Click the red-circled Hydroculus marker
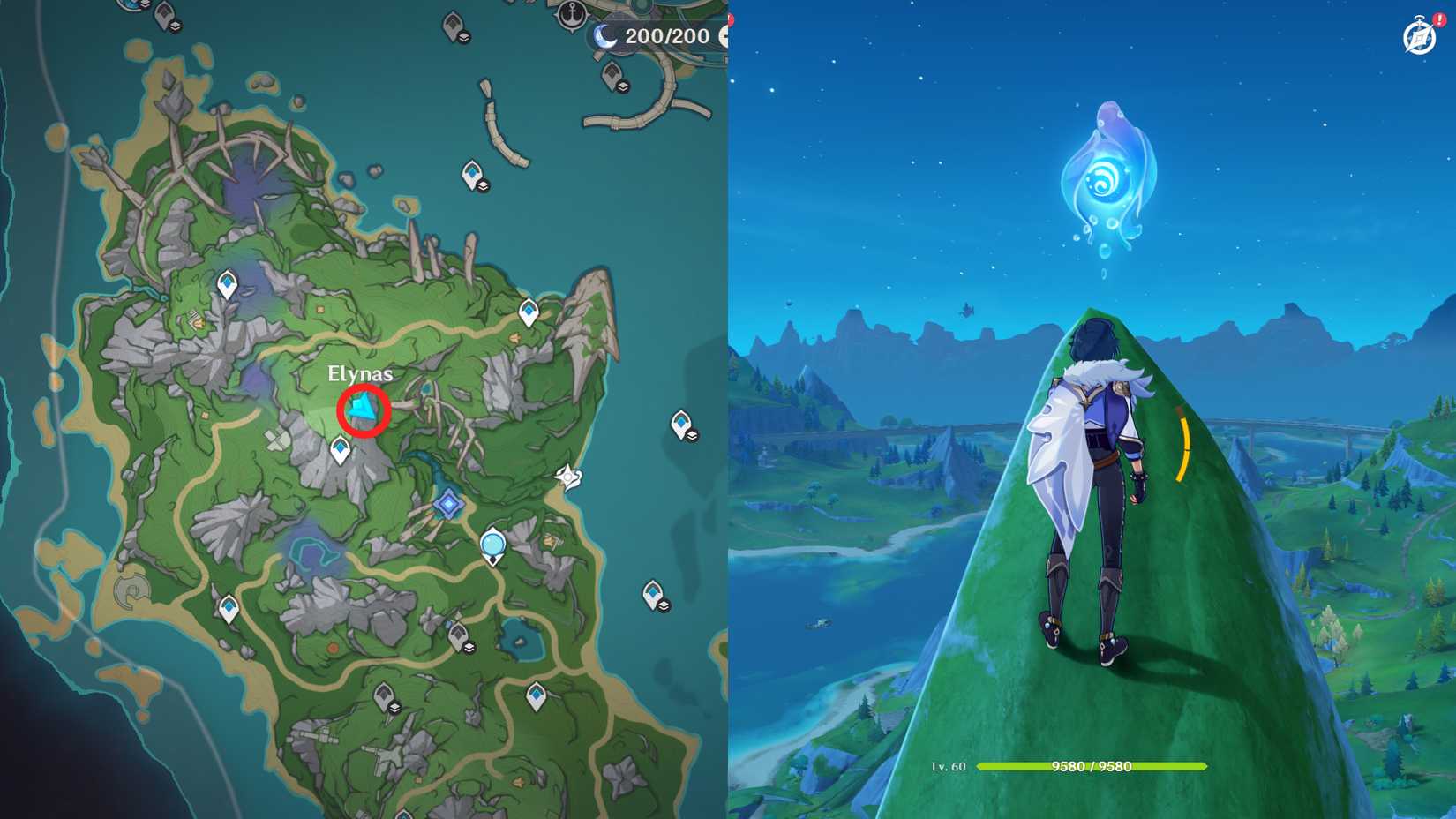This screenshot has height=819, width=1456. point(362,410)
